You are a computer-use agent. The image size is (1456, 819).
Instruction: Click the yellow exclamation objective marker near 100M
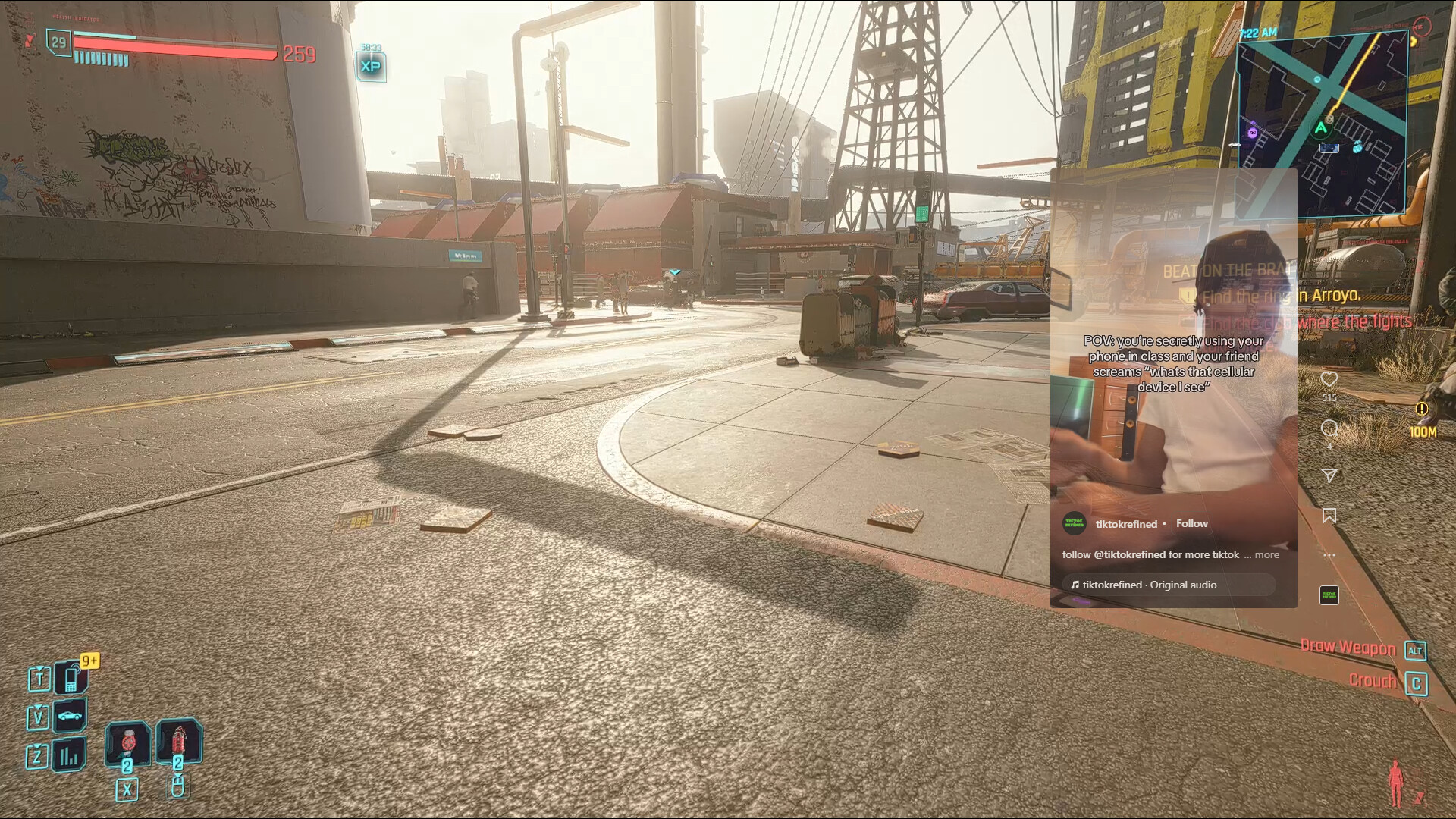tap(1422, 409)
